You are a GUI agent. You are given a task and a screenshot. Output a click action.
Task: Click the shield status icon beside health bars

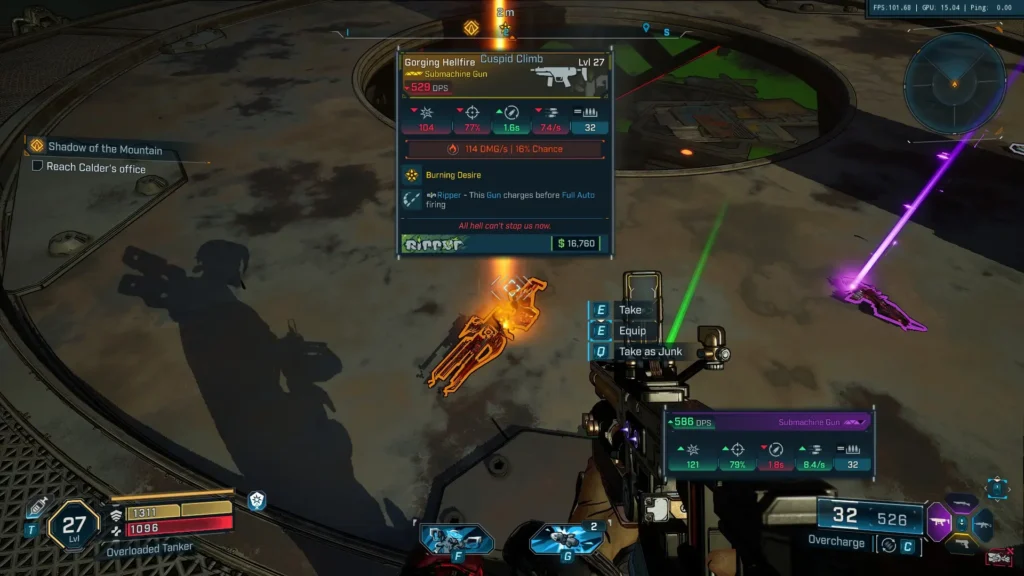click(257, 501)
